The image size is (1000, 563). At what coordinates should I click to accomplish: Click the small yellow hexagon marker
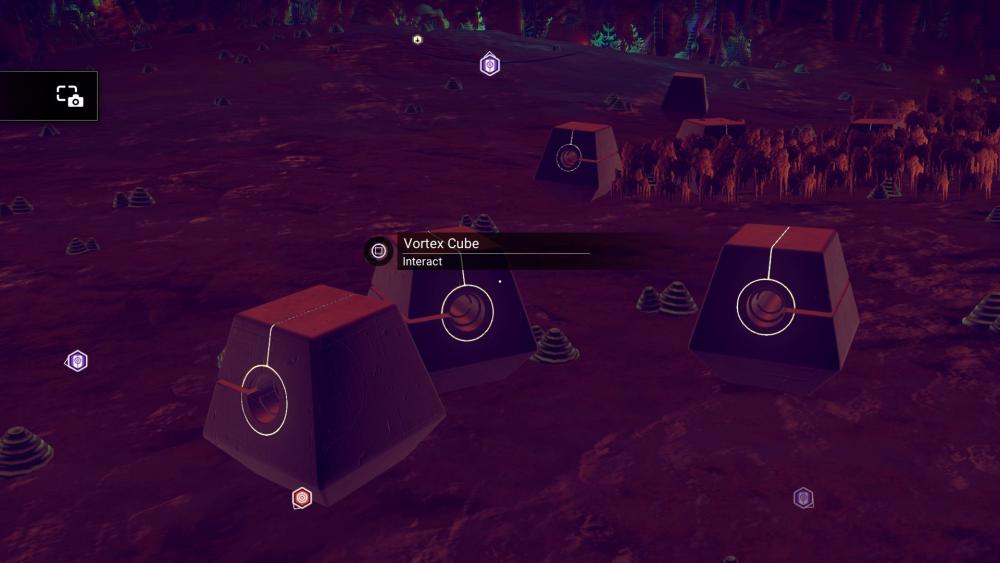click(x=417, y=40)
